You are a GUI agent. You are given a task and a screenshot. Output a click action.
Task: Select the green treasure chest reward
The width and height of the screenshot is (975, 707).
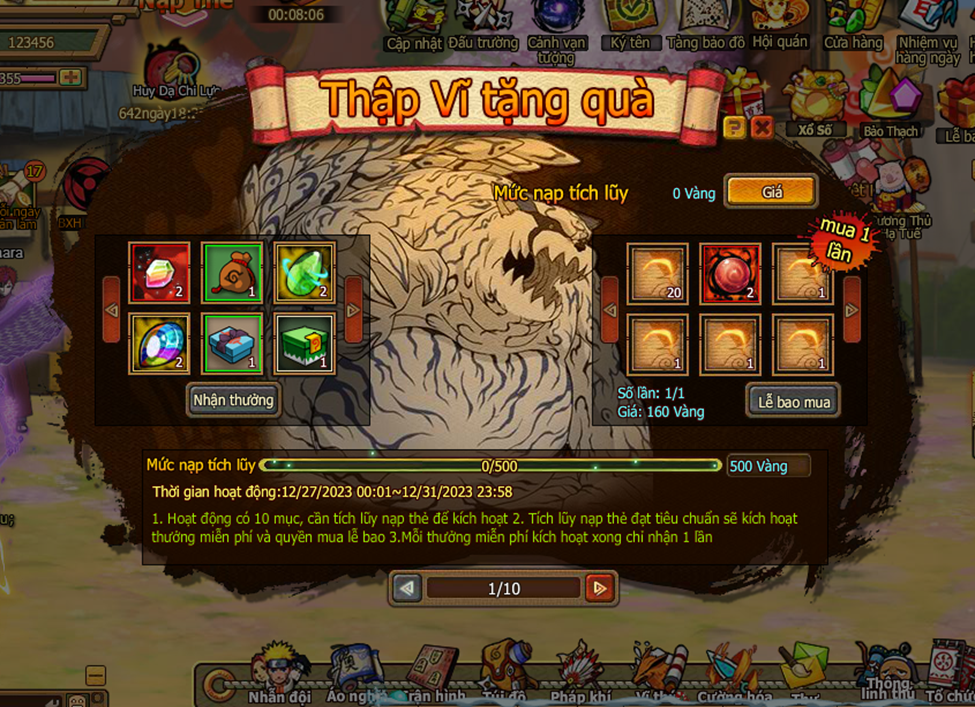click(x=304, y=344)
